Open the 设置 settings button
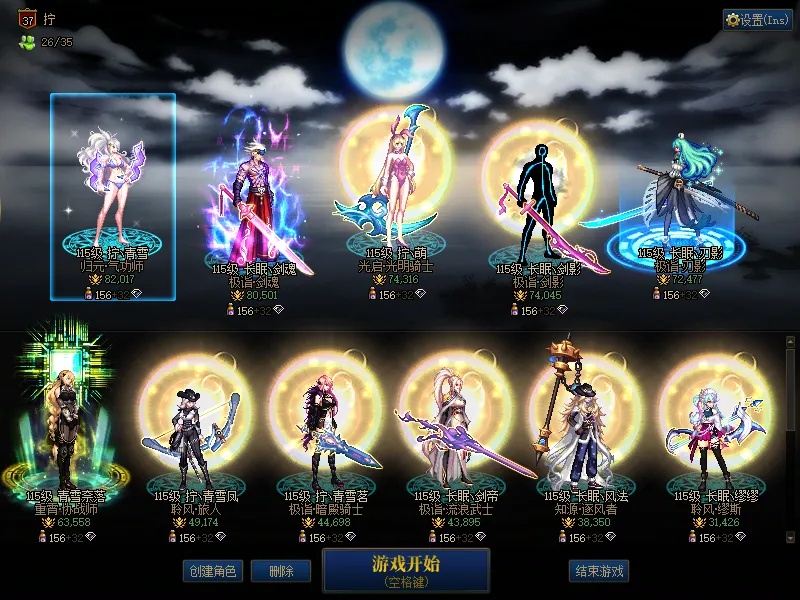The height and width of the screenshot is (600, 800). [758, 20]
